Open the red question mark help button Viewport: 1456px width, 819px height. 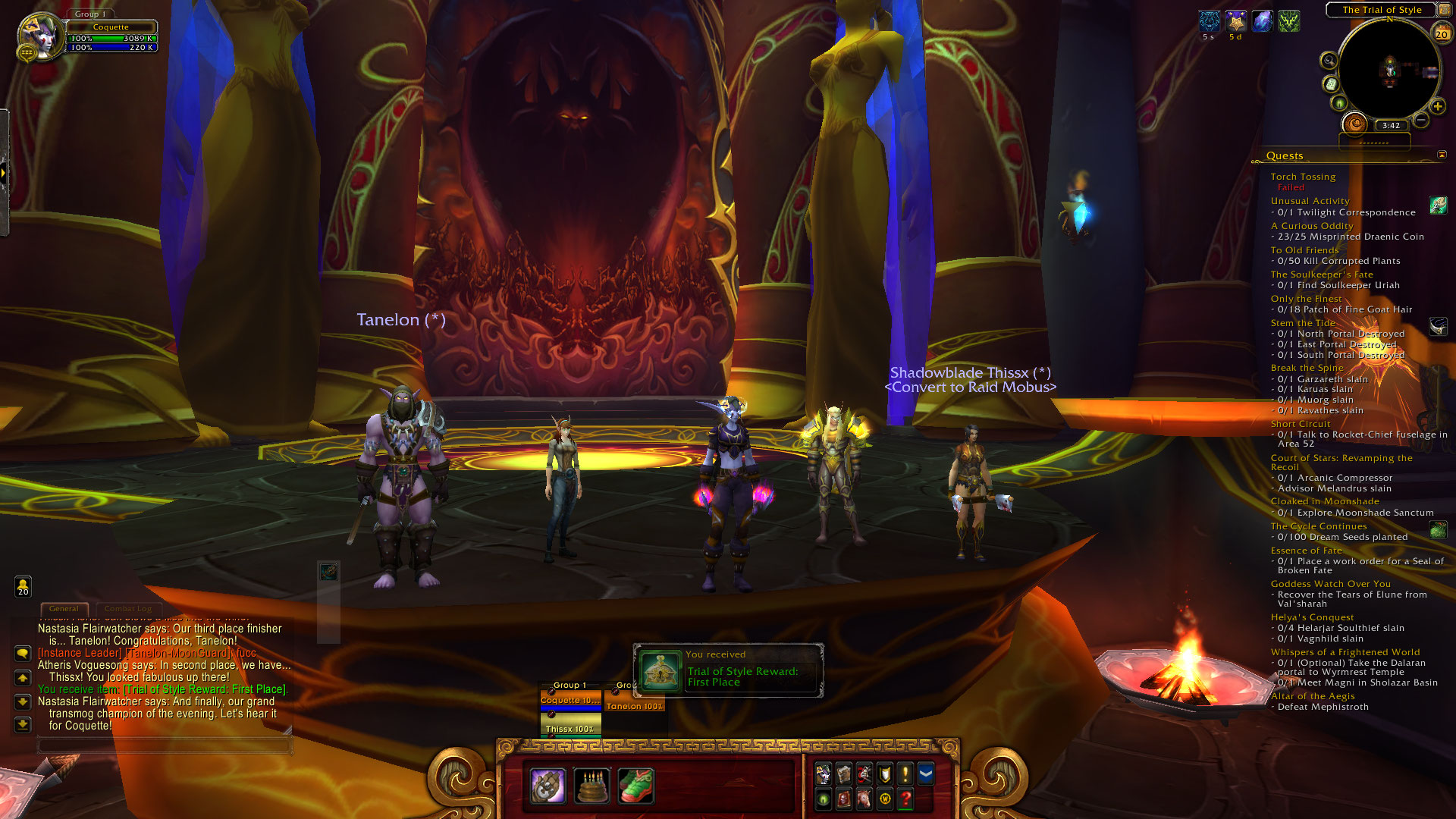pos(905,799)
